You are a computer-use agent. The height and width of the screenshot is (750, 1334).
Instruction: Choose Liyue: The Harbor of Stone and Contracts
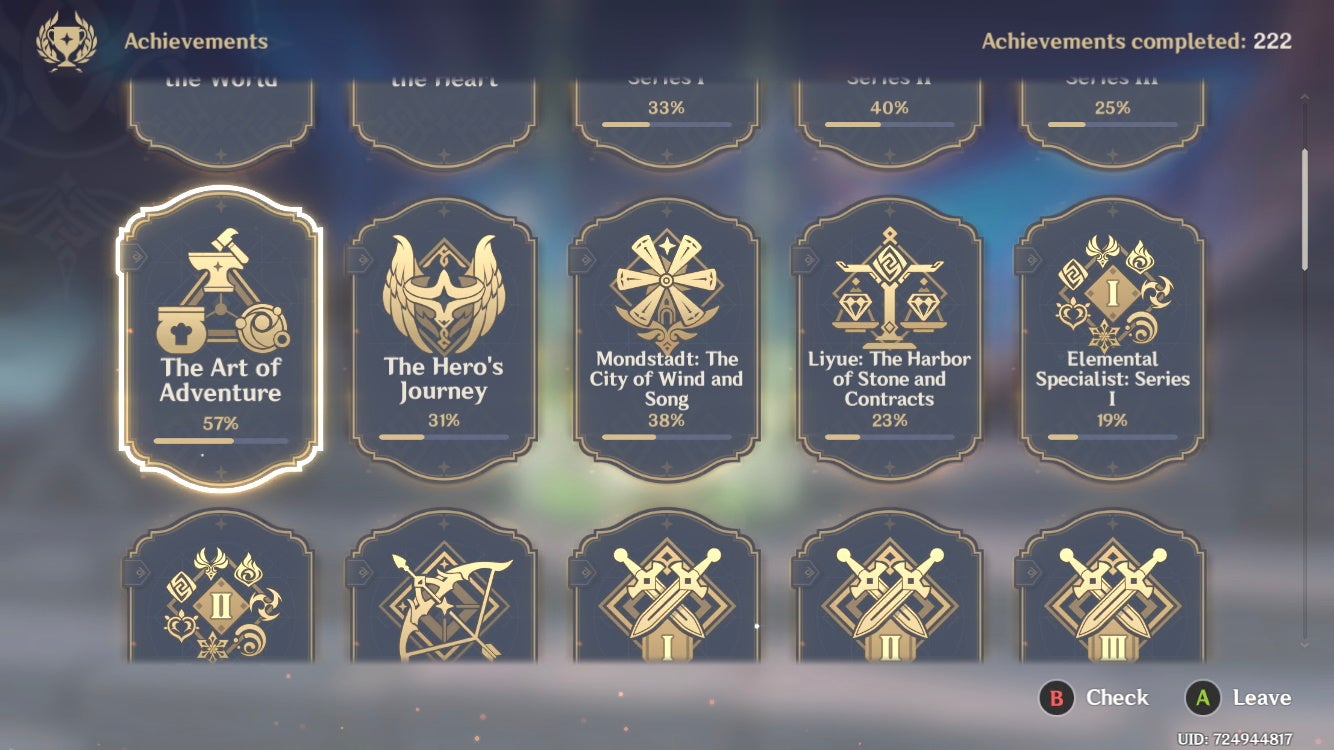click(x=889, y=338)
